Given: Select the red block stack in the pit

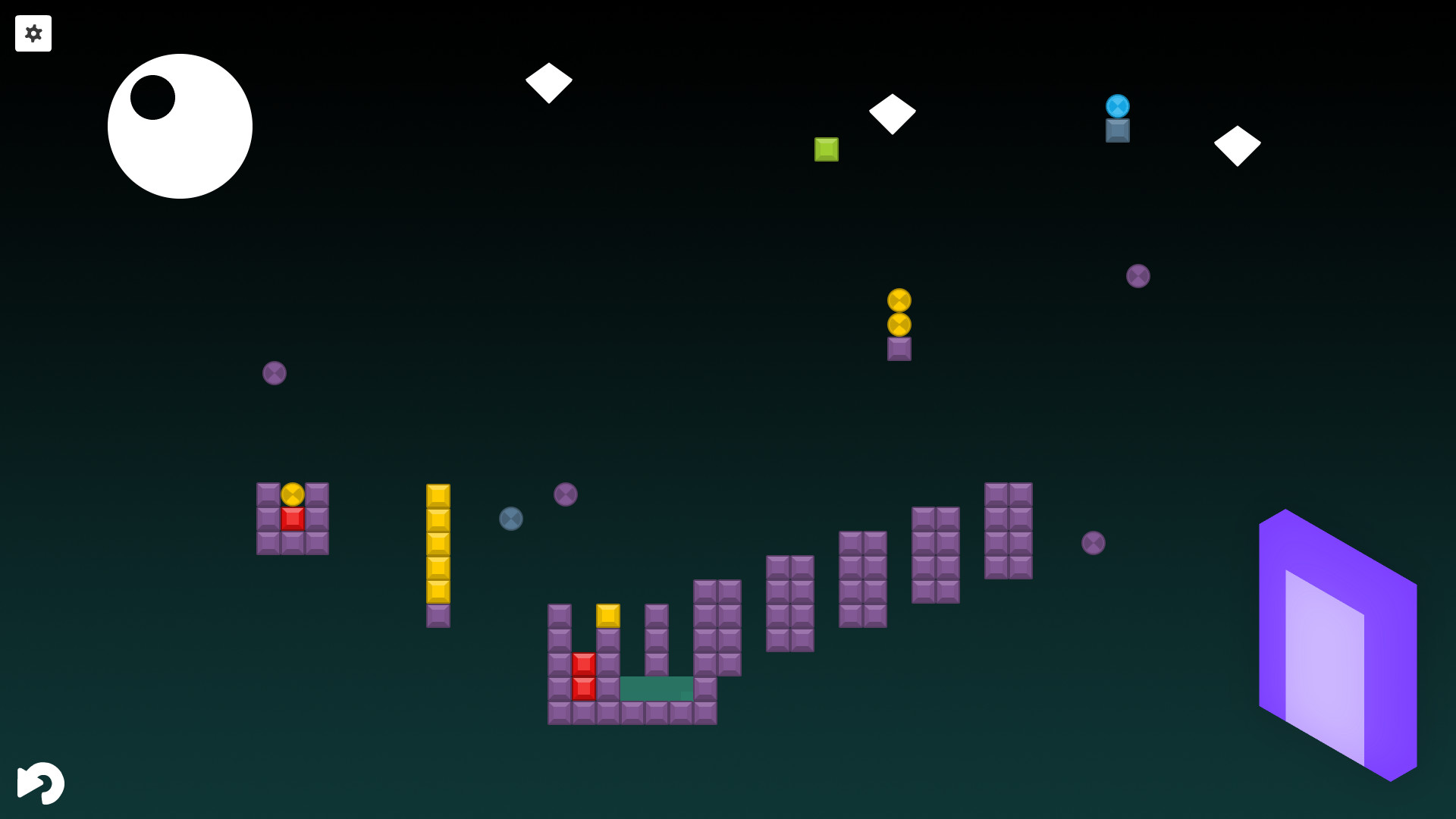Looking at the screenshot, I should [x=583, y=675].
